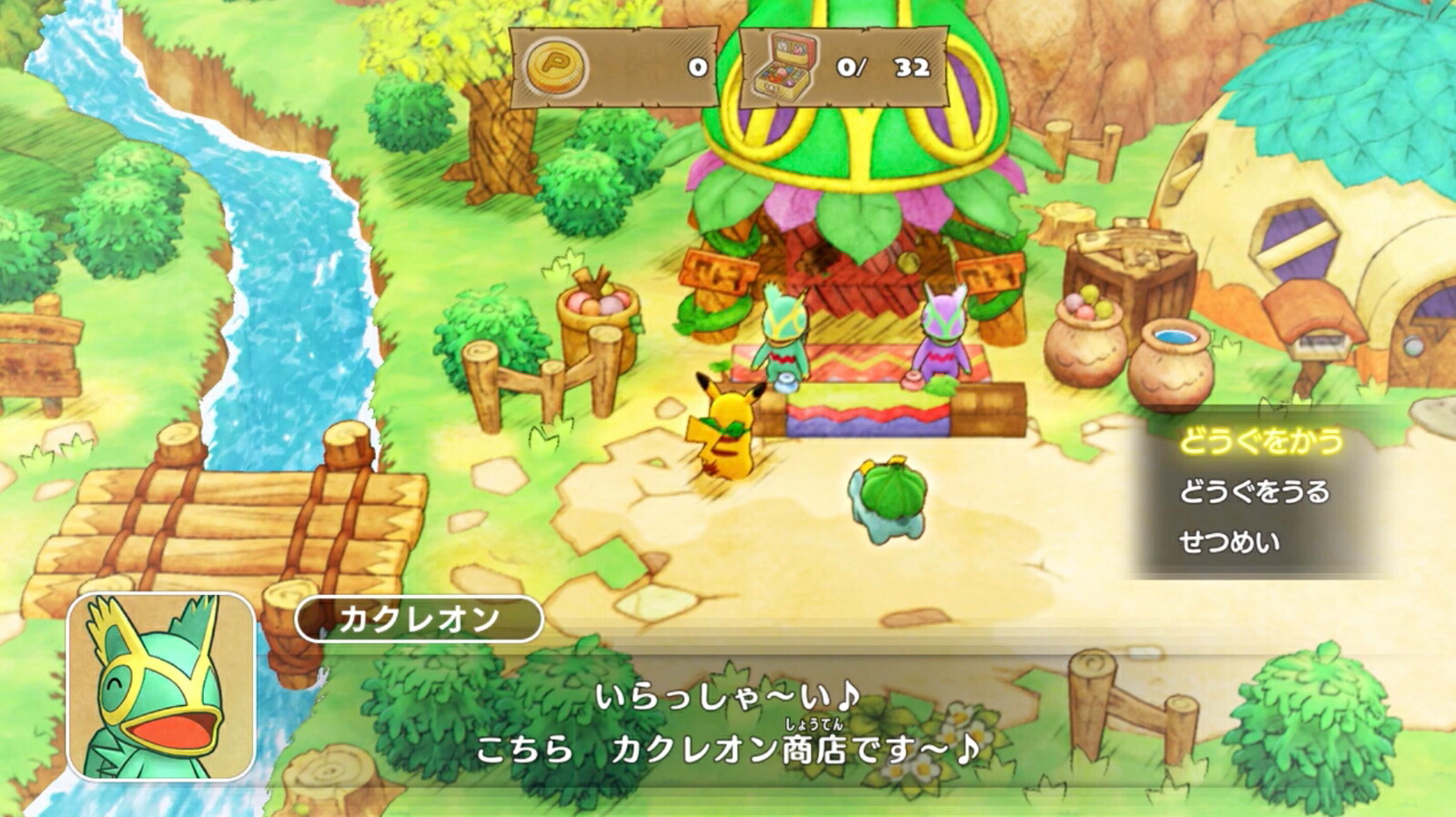This screenshot has height=817, width=1456.
Task: Choose どうぐをうる to sell items
Action: point(1254,492)
